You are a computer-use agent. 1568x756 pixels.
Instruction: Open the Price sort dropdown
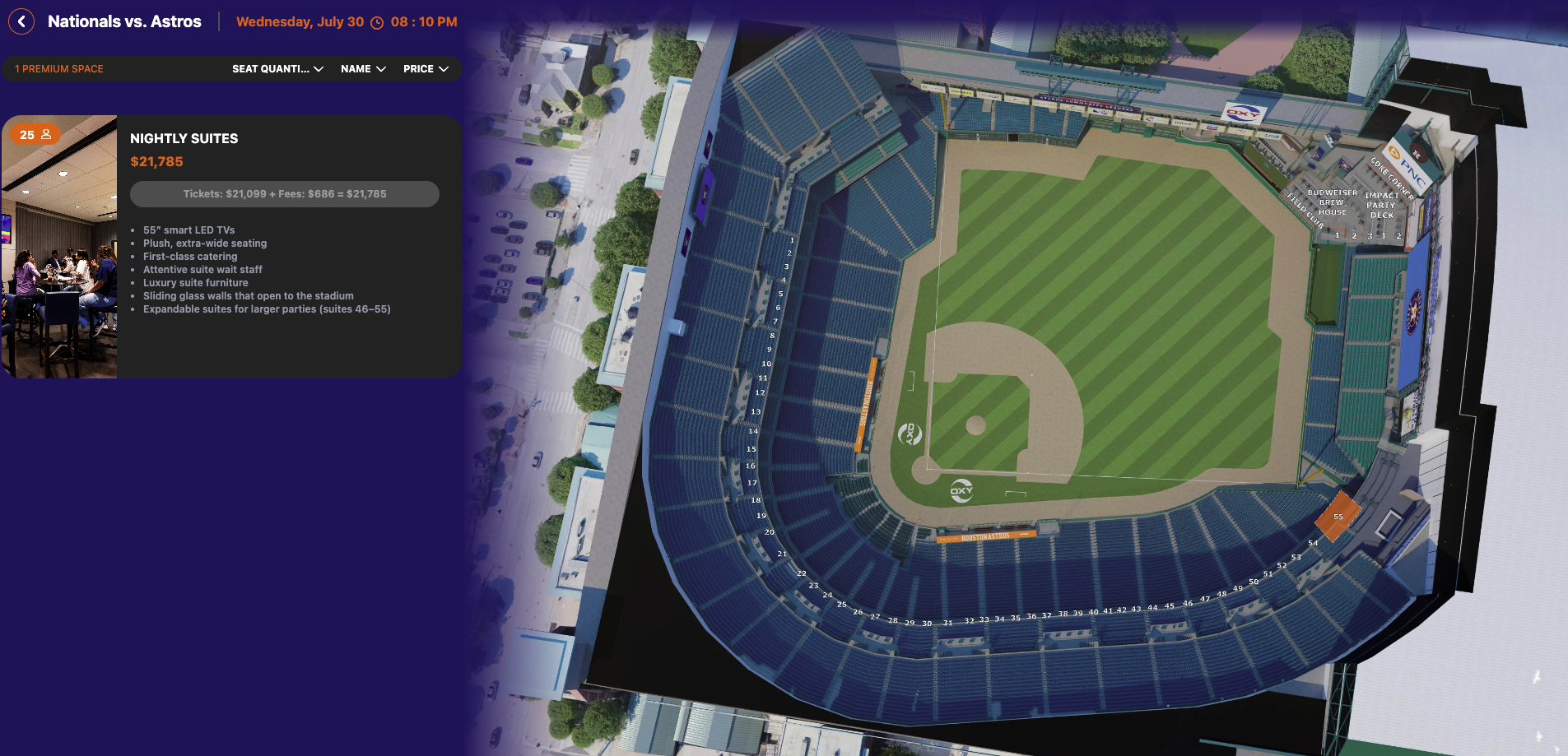[x=426, y=69]
